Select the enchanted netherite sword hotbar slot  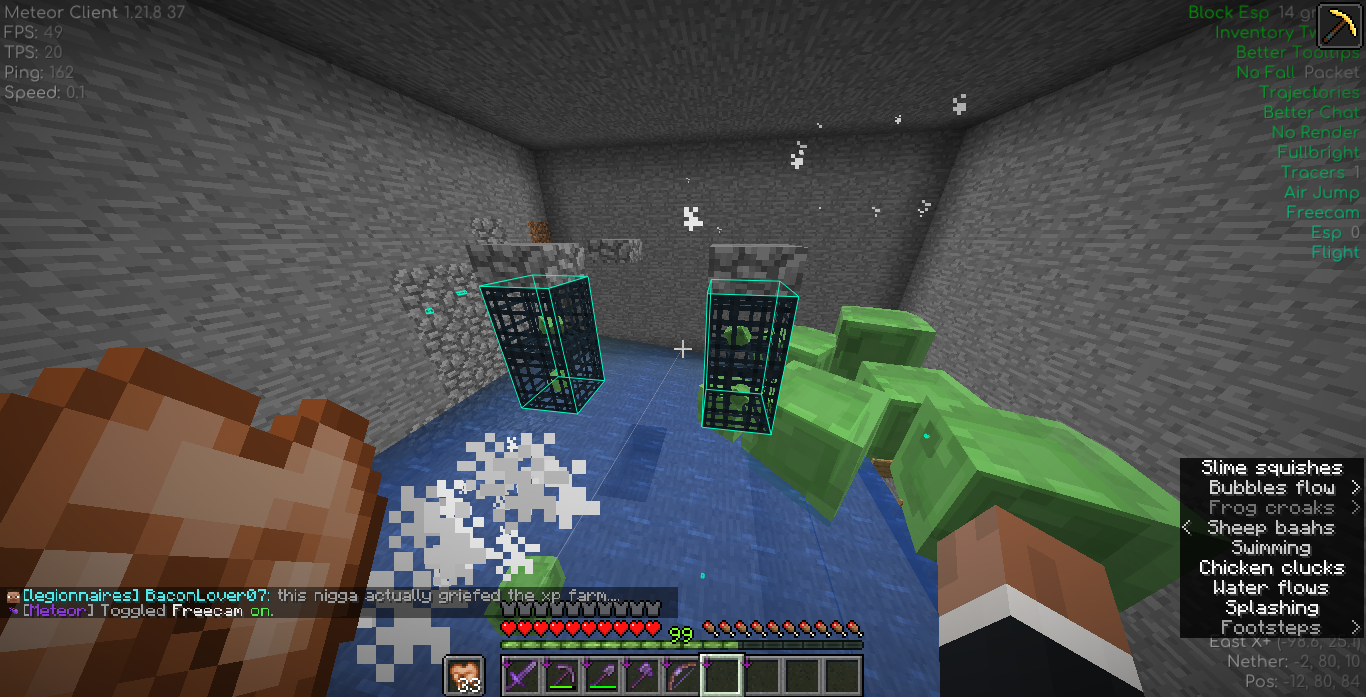(521, 675)
